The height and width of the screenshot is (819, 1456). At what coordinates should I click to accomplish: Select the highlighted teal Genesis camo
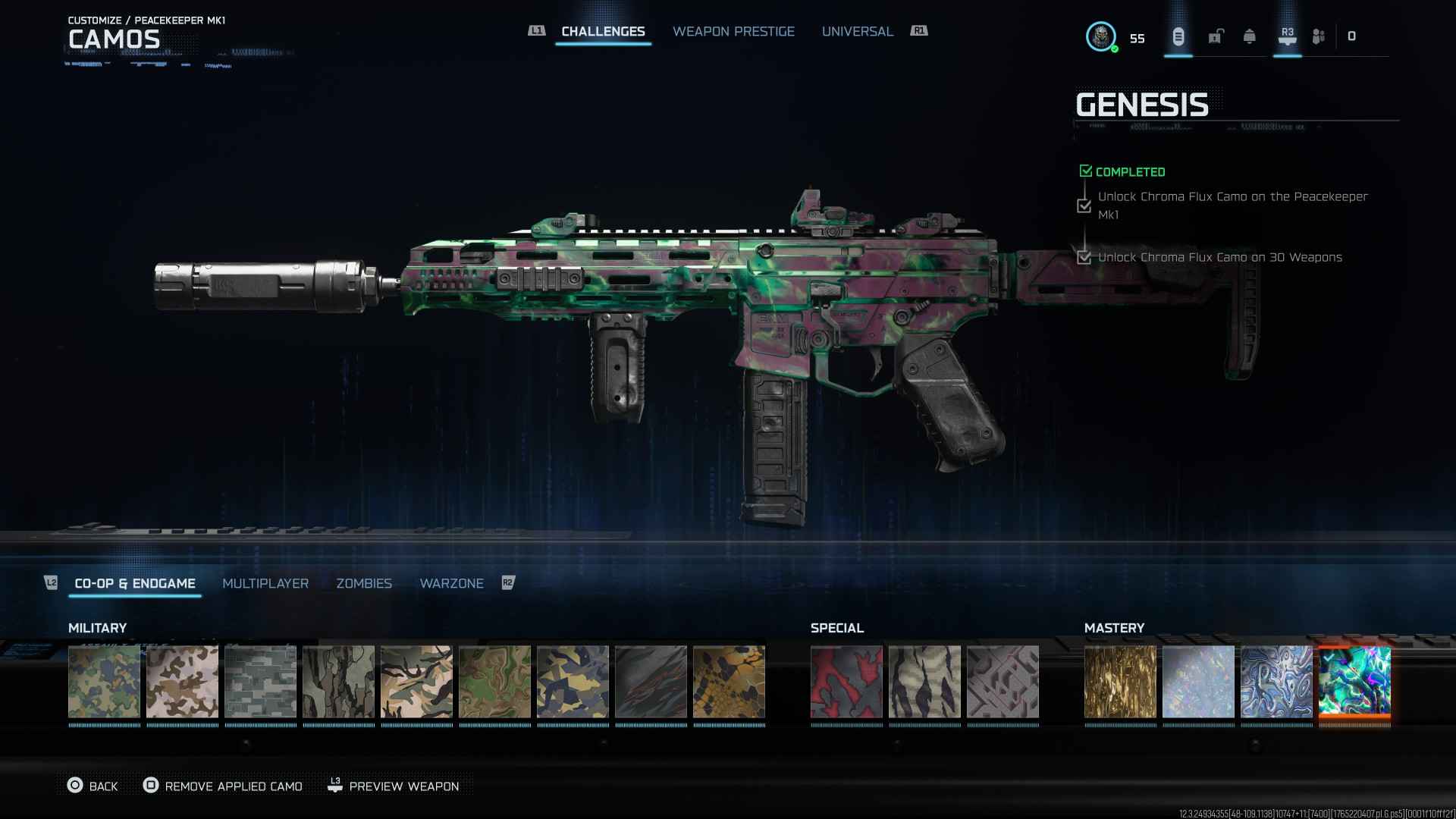[x=1354, y=681]
